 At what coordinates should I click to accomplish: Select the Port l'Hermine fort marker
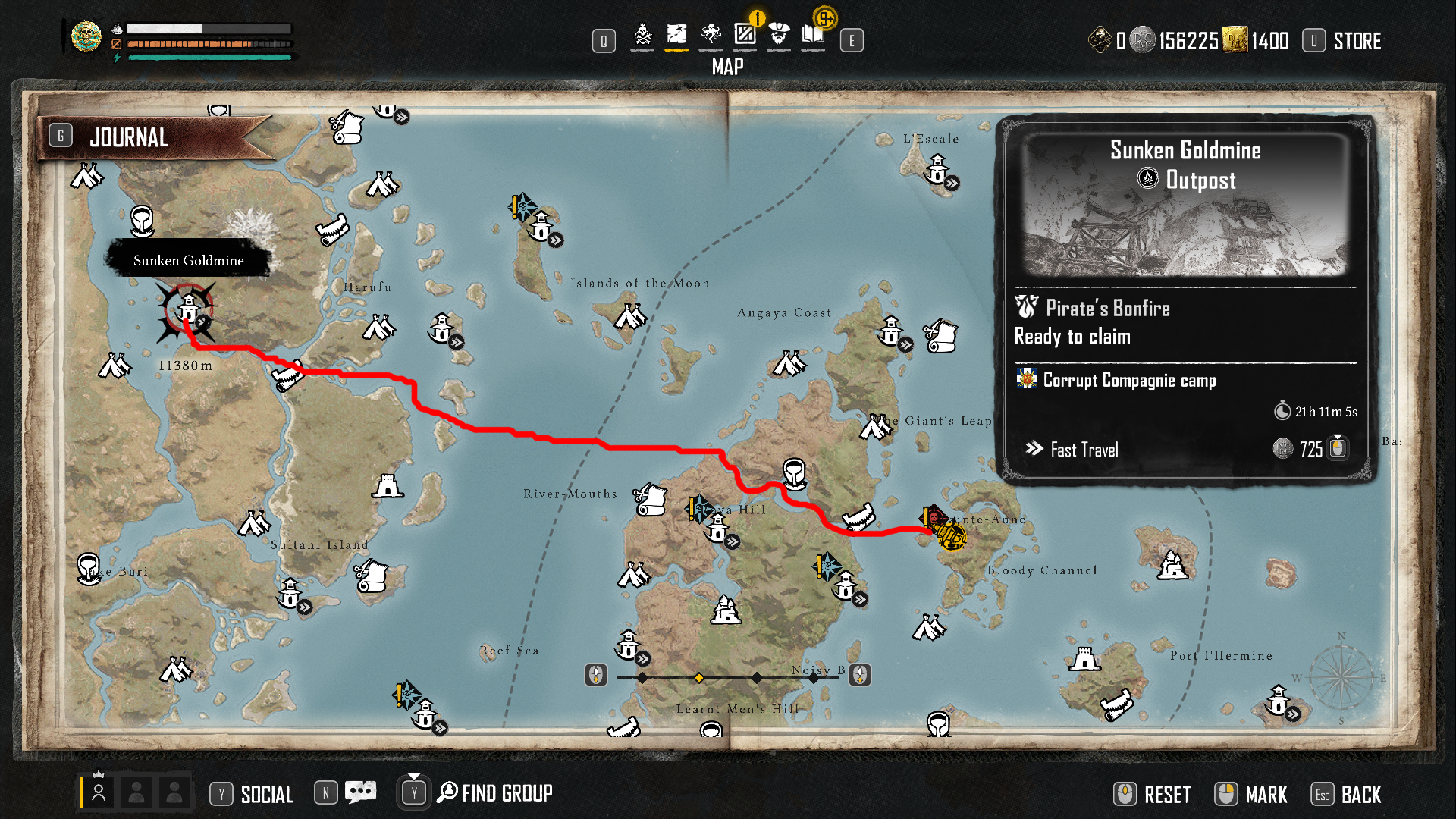(x=1084, y=660)
